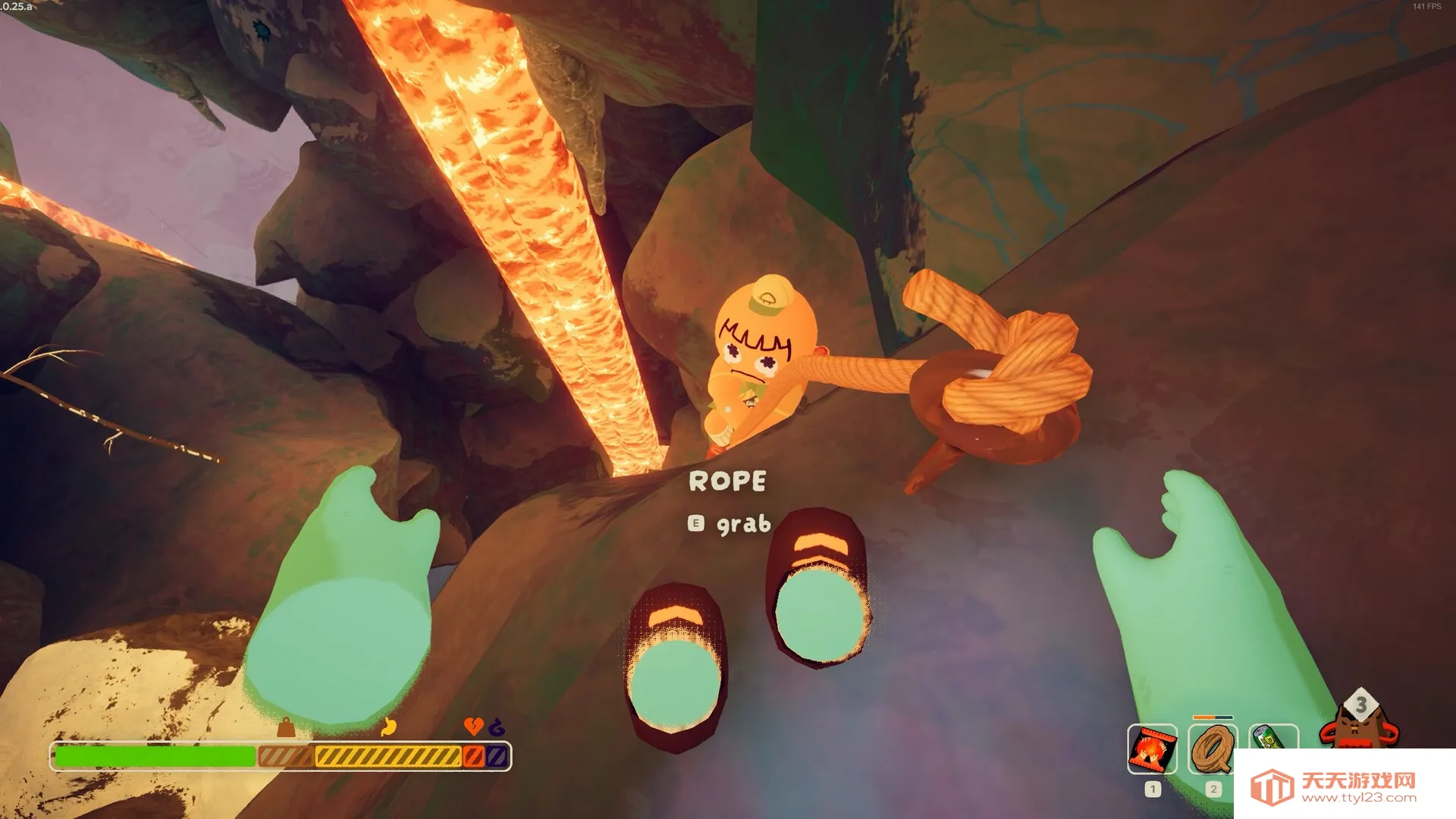Select the red snack bag hotbar slot
1456x819 pixels.
pyautogui.click(x=1152, y=748)
